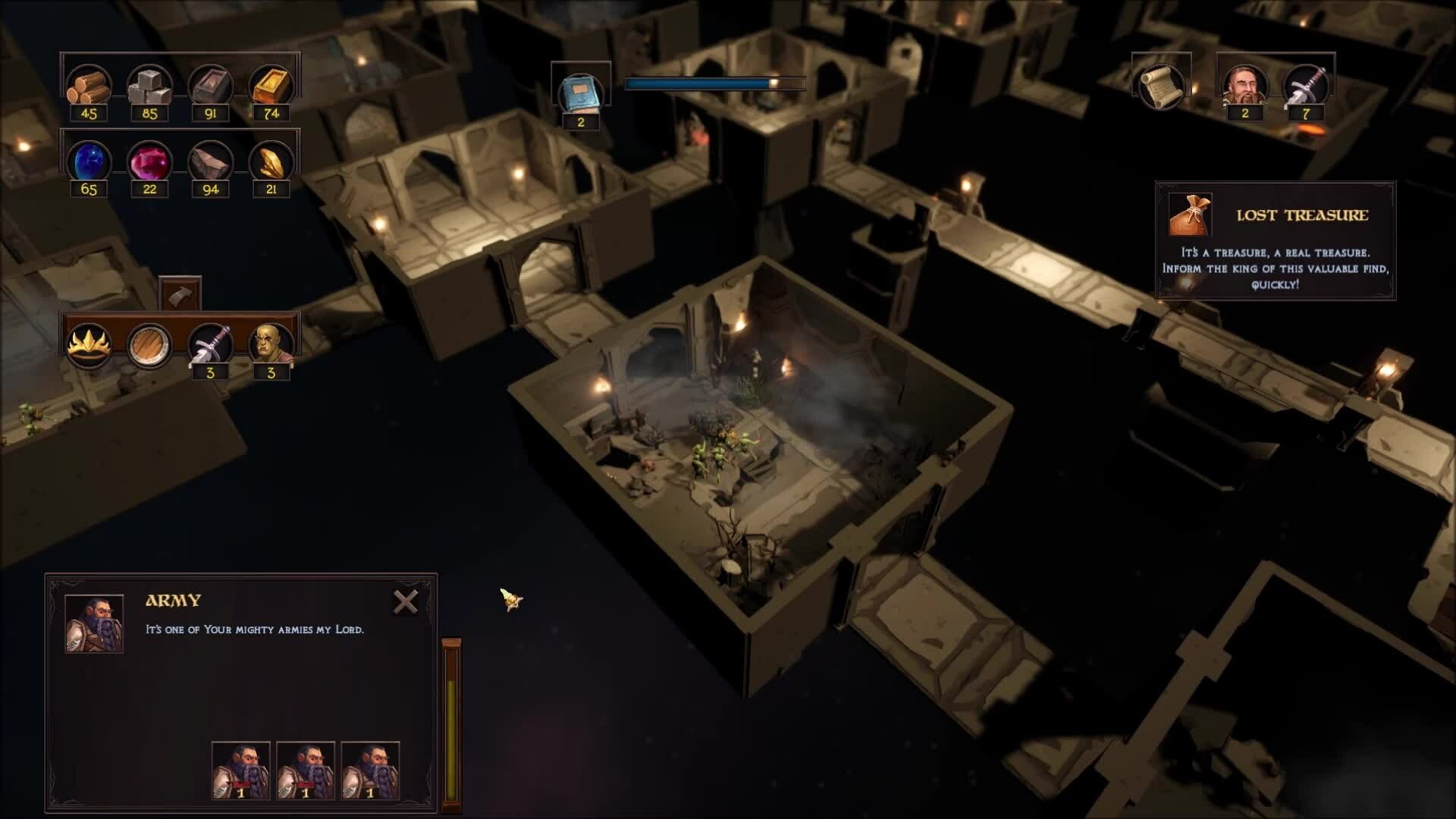Click the curved arrow tab above toolbar
The image size is (1456, 819).
point(180,294)
